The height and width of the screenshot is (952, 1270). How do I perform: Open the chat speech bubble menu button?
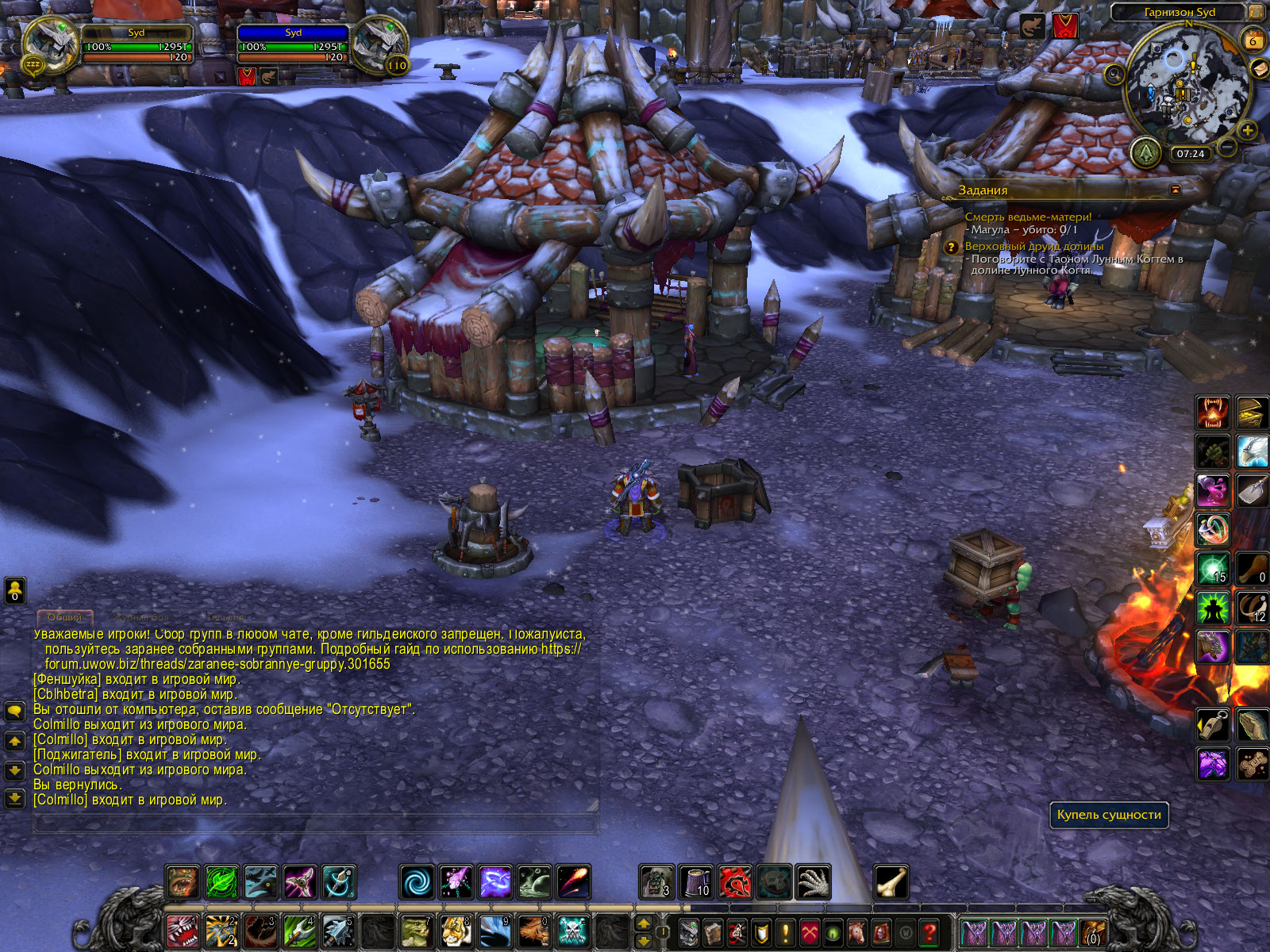point(15,711)
